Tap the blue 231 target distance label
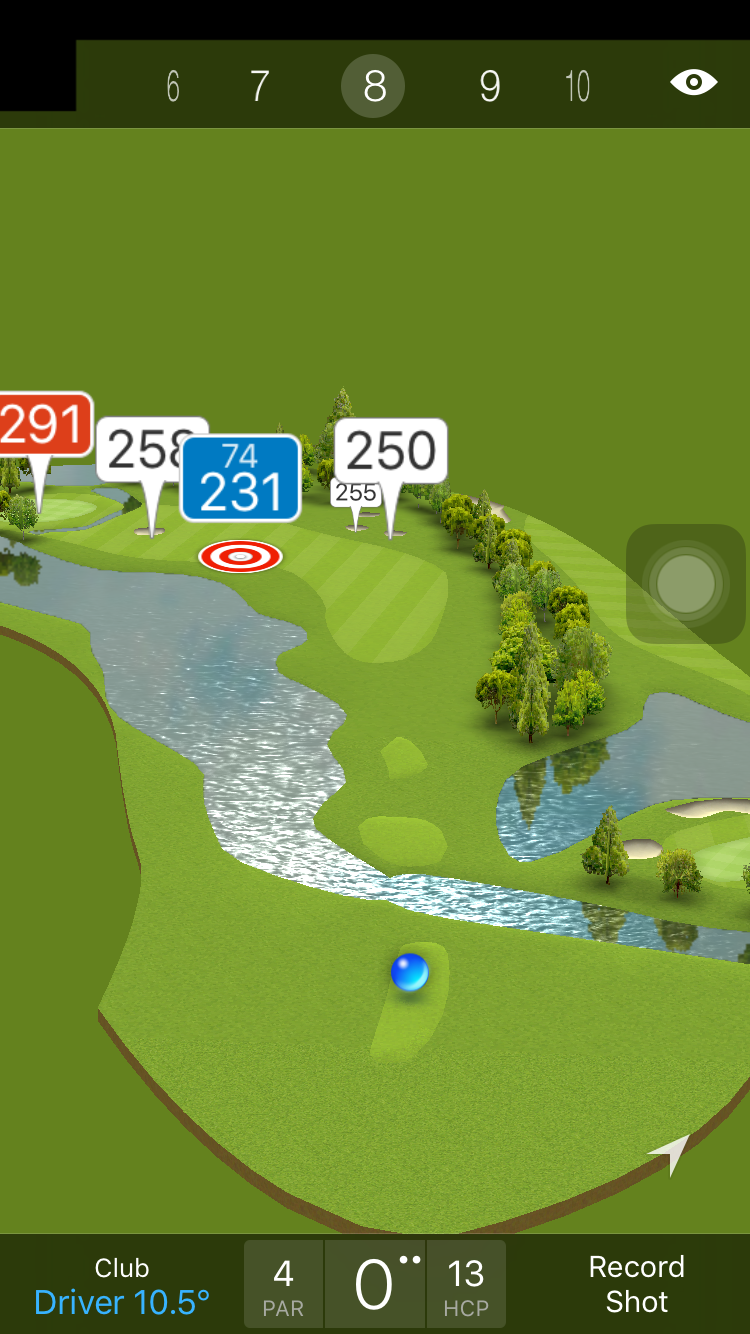Screen dimensions: 750x1334 240,479
